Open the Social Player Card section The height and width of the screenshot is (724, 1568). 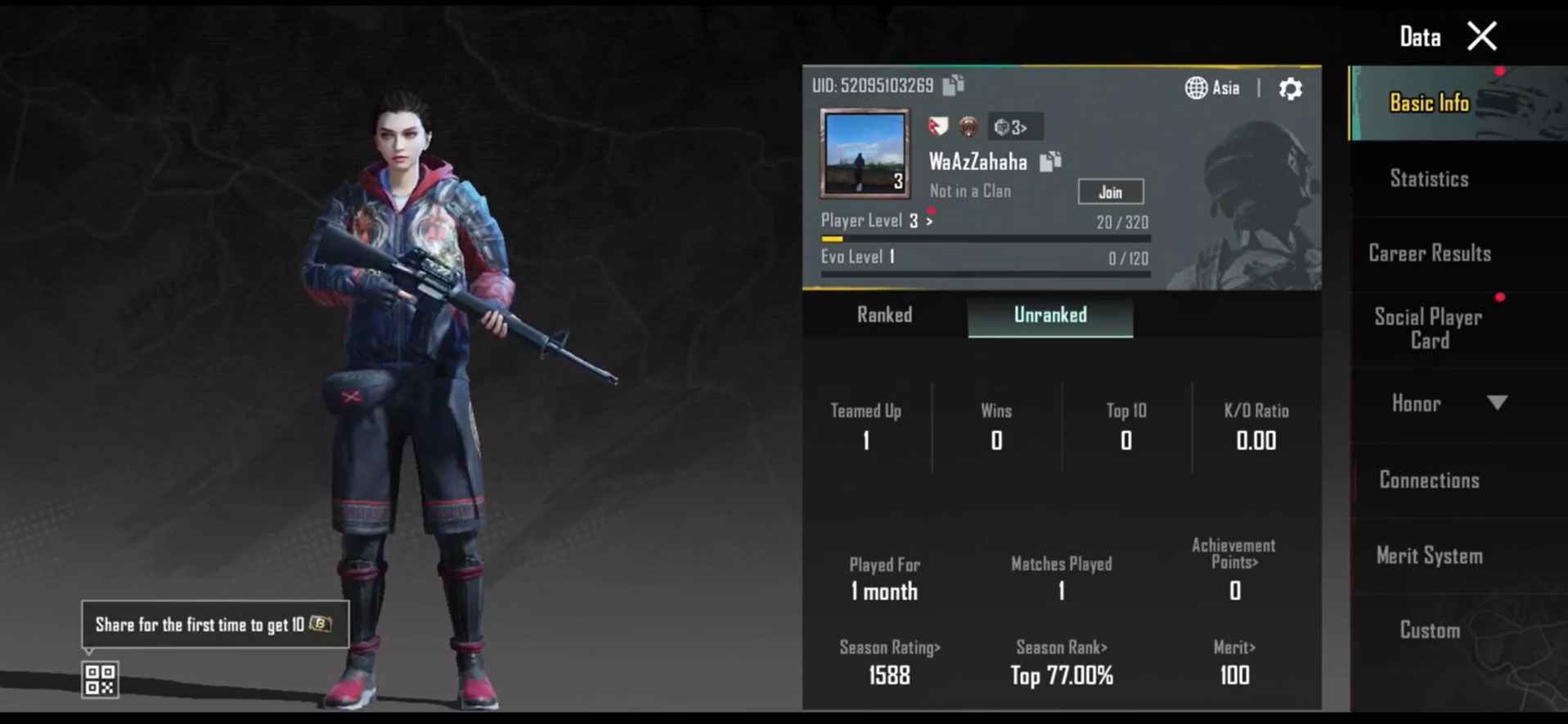pyautogui.click(x=1428, y=329)
